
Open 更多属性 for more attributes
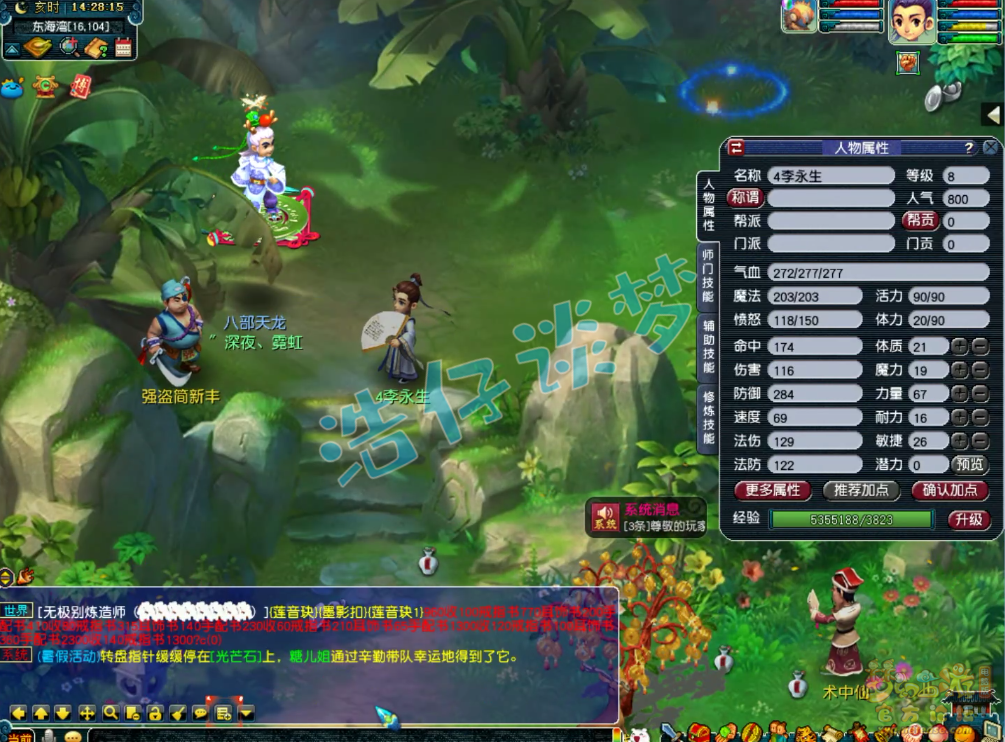[x=772, y=490]
